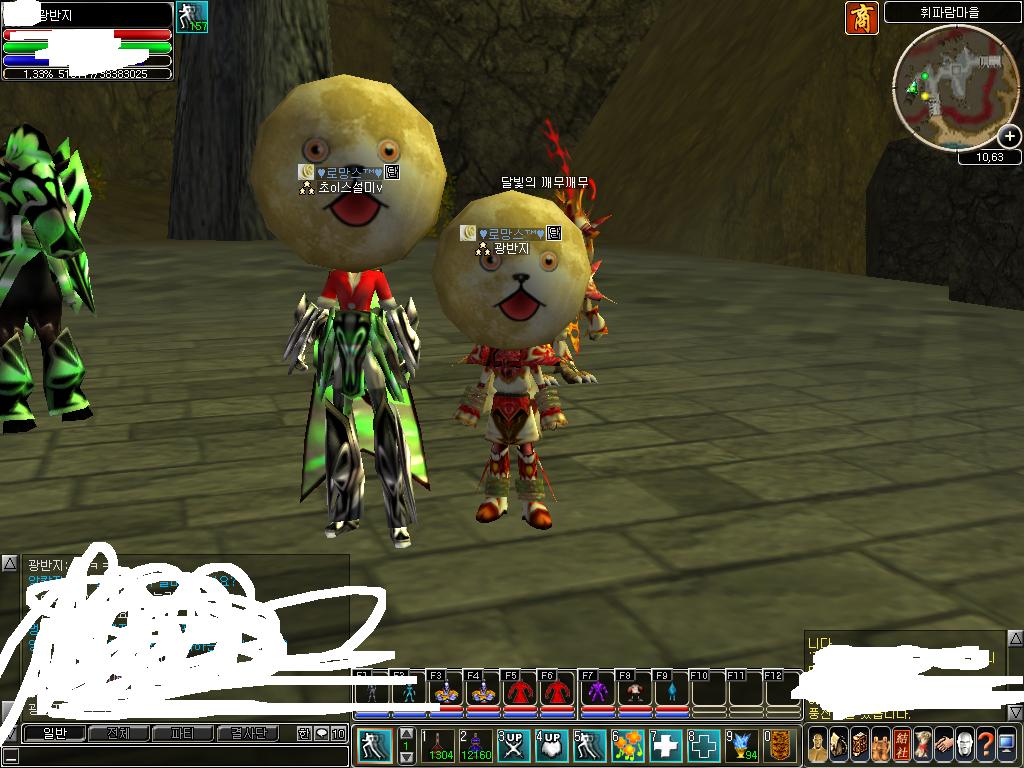
Task: Open the question mark help menu
Action: click(985, 744)
